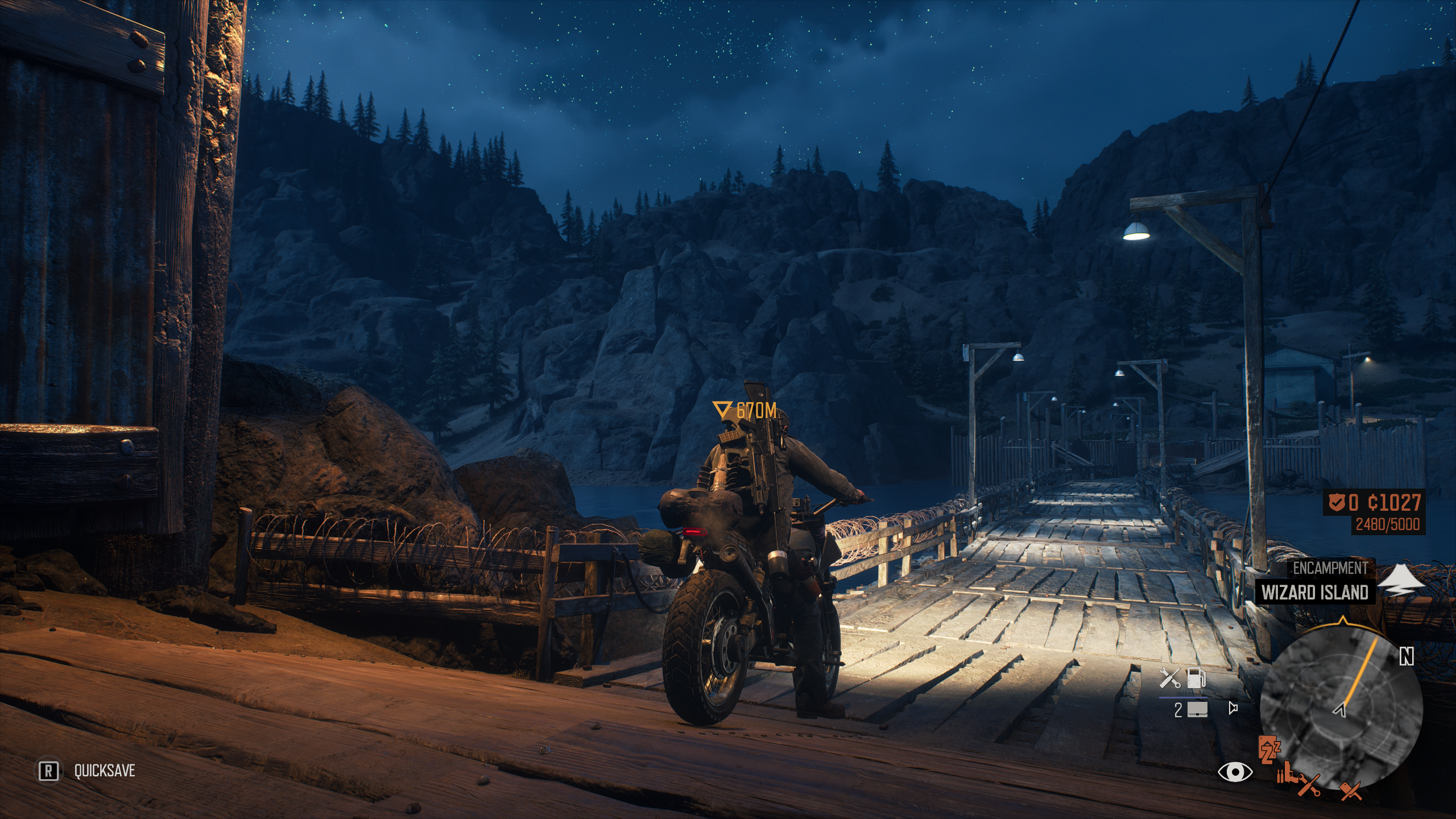Click the white eye visibility icon

(1235, 771)
